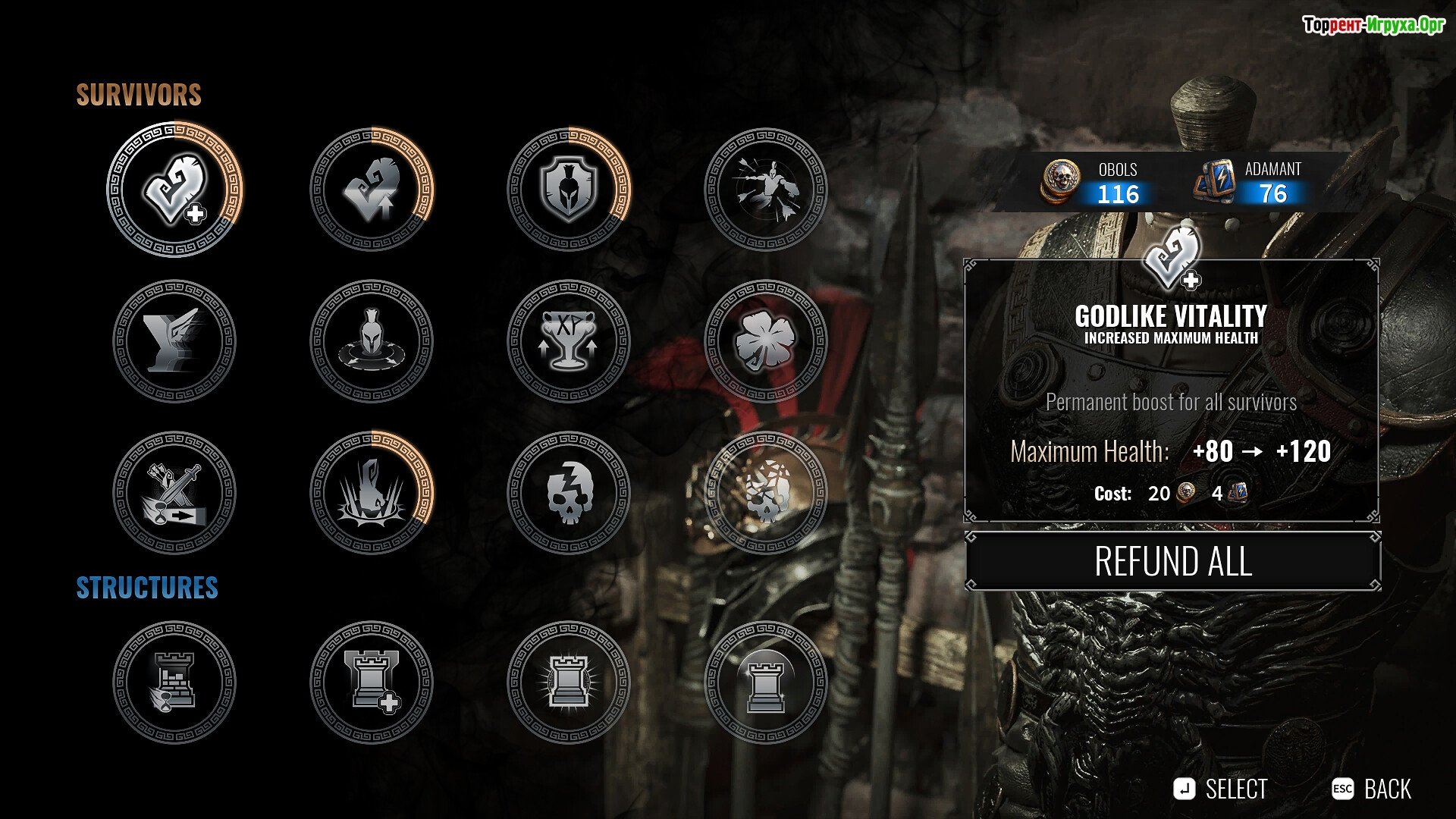Choose the helmet on pedestal upgrade
Image resolution: width=1456 pixels, height=819 pixels.
pos(372,341)
